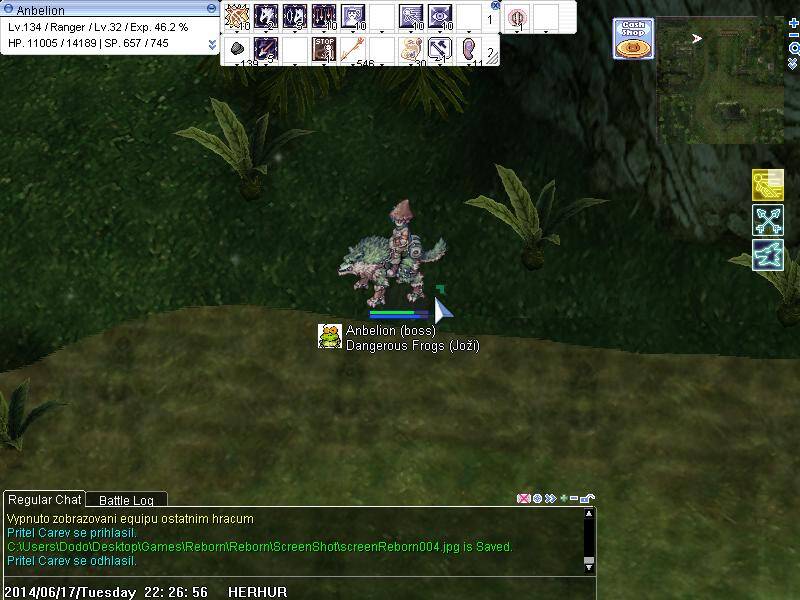This screenshot has height=600, width=800.
Task: Collapse the Anbelion character info window
Action: [x=212, y=10]
